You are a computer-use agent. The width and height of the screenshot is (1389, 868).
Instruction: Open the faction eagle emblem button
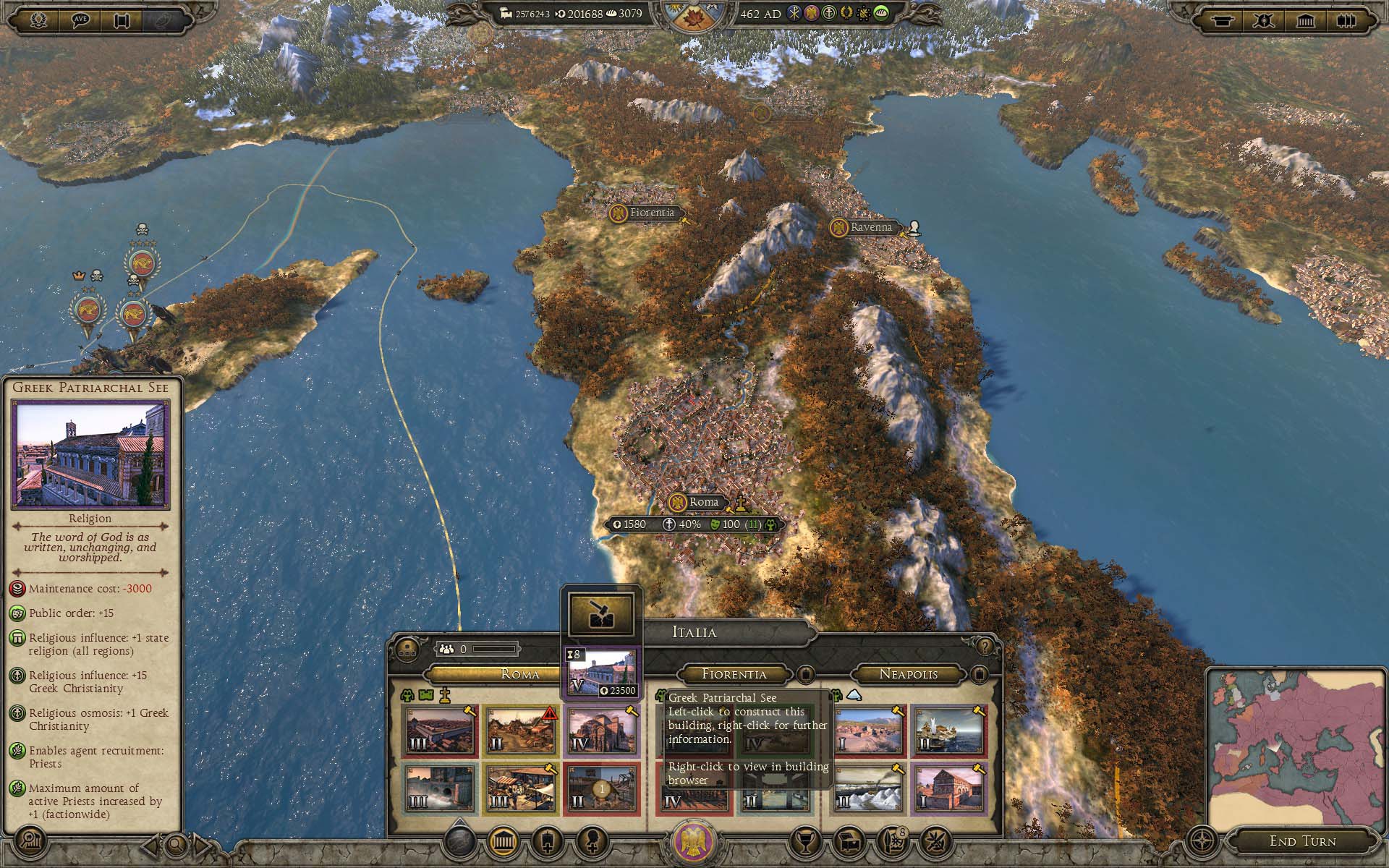pyautogui.click(x=694, y=841)
